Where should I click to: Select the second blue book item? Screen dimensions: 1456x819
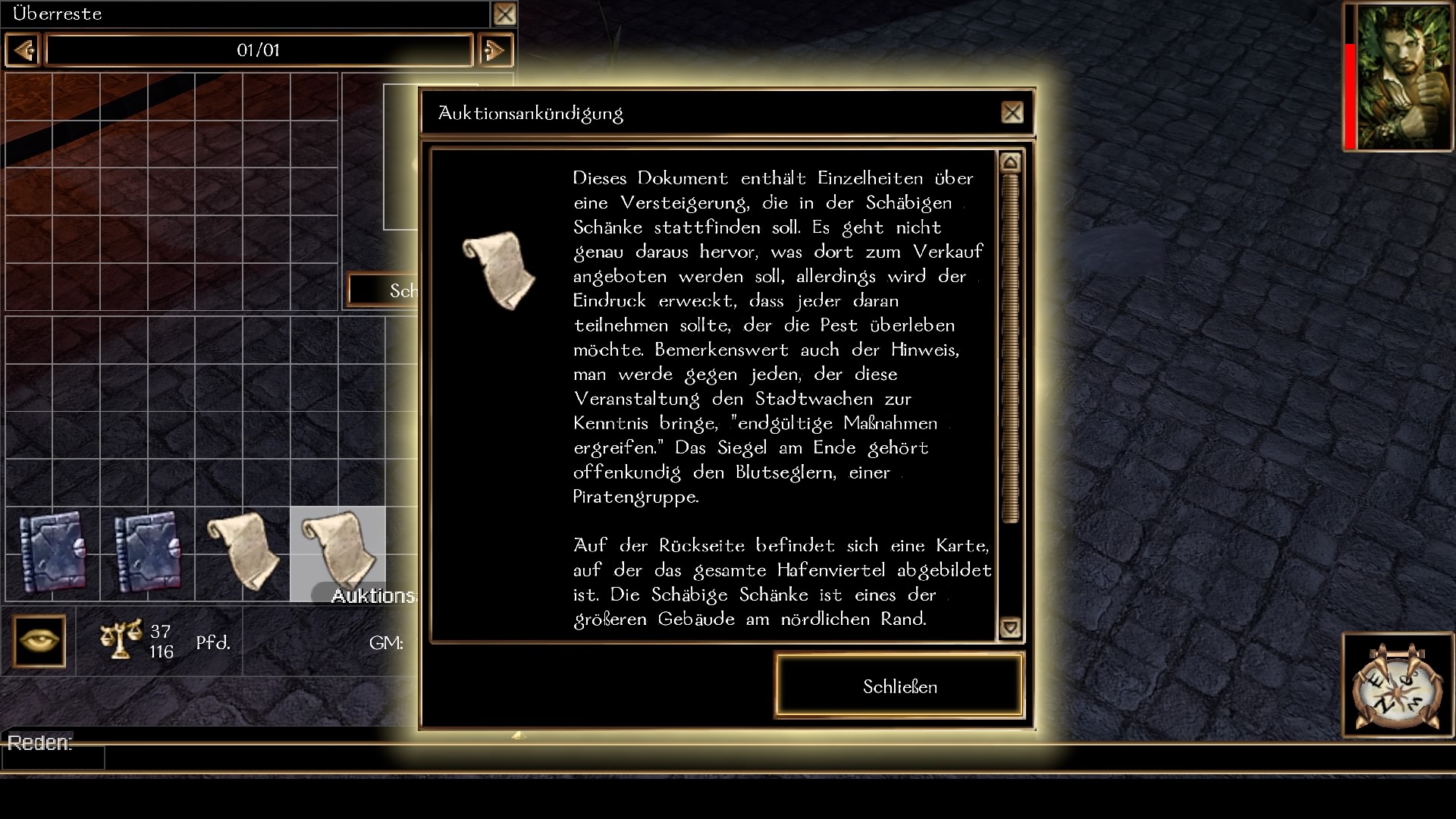tap(147, 553)
